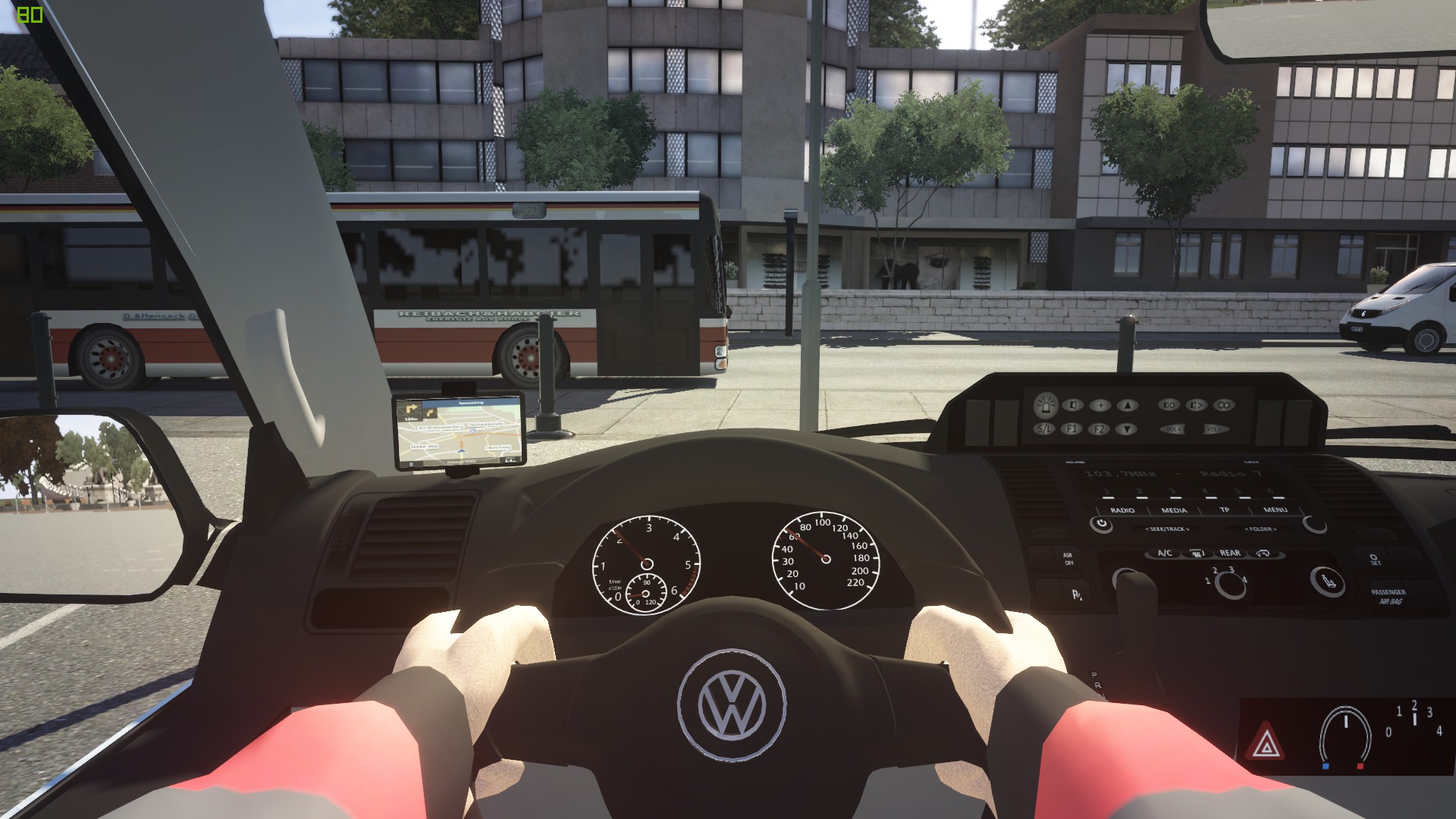Open the stereo MENU
Image resolution: width=1456 pixels, height=819 pixels.
[1275, 510]
